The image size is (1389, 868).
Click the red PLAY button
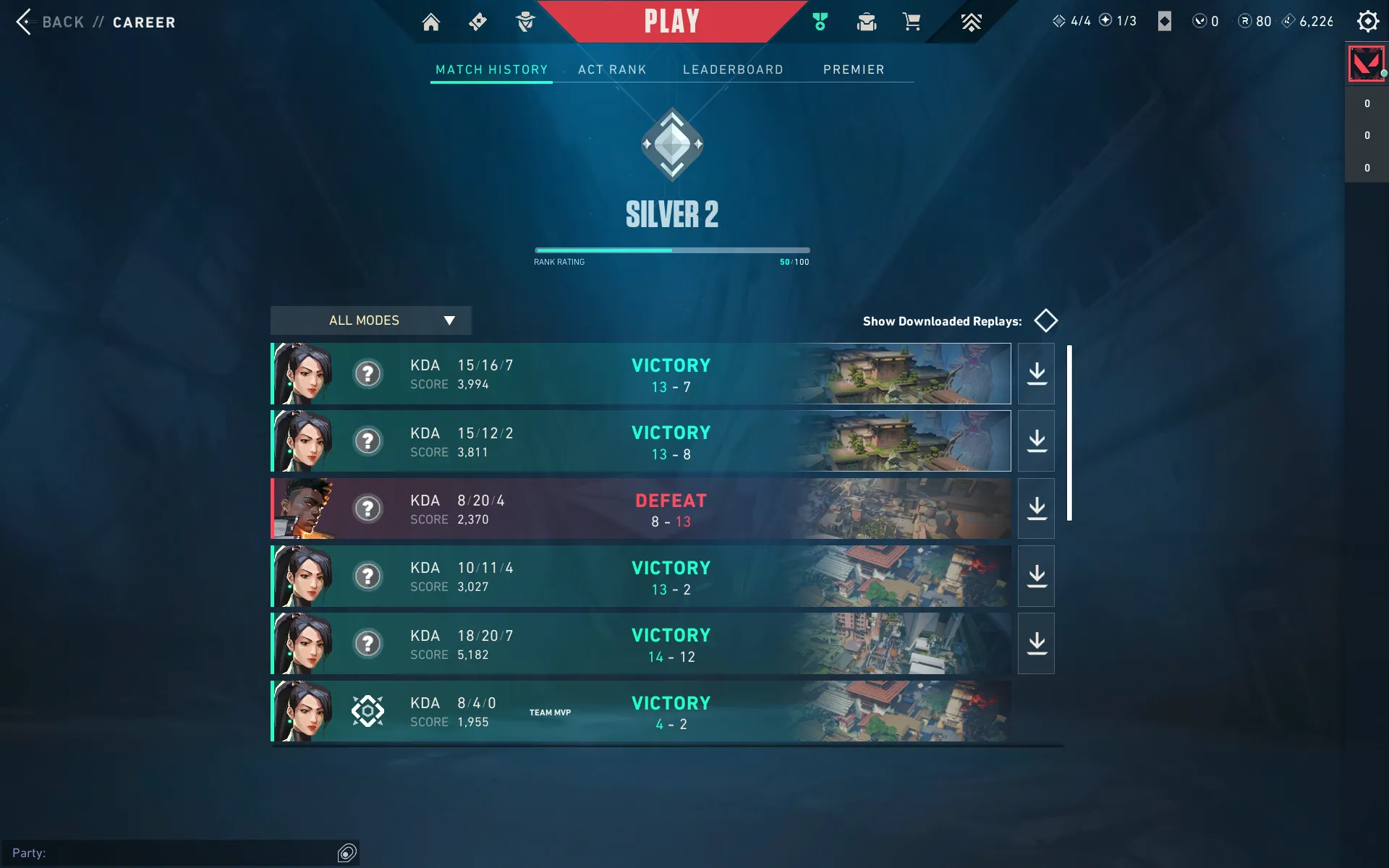point(671,22)
